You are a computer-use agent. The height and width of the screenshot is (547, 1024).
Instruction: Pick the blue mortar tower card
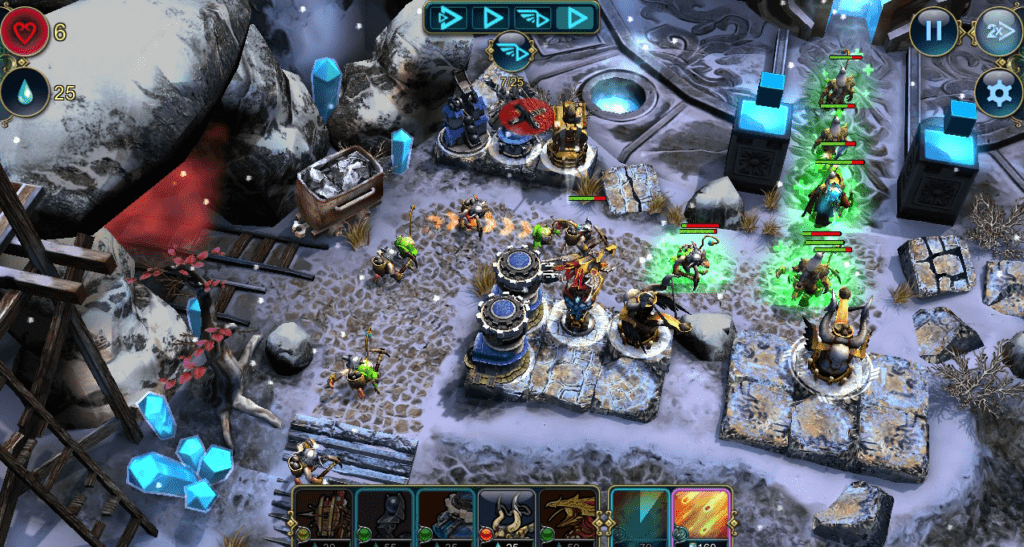446,513
